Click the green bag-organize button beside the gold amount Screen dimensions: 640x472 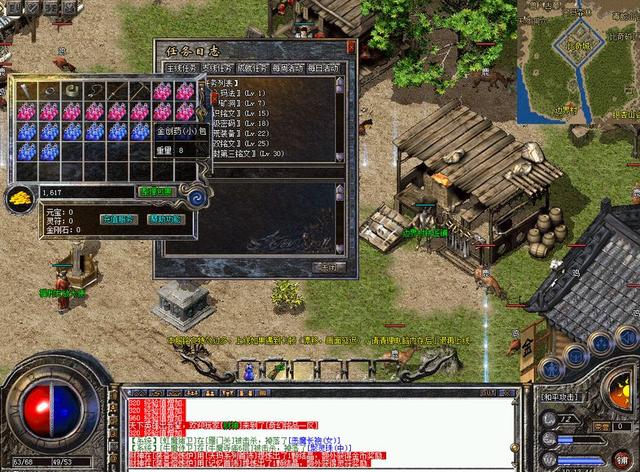click(156, 191)
